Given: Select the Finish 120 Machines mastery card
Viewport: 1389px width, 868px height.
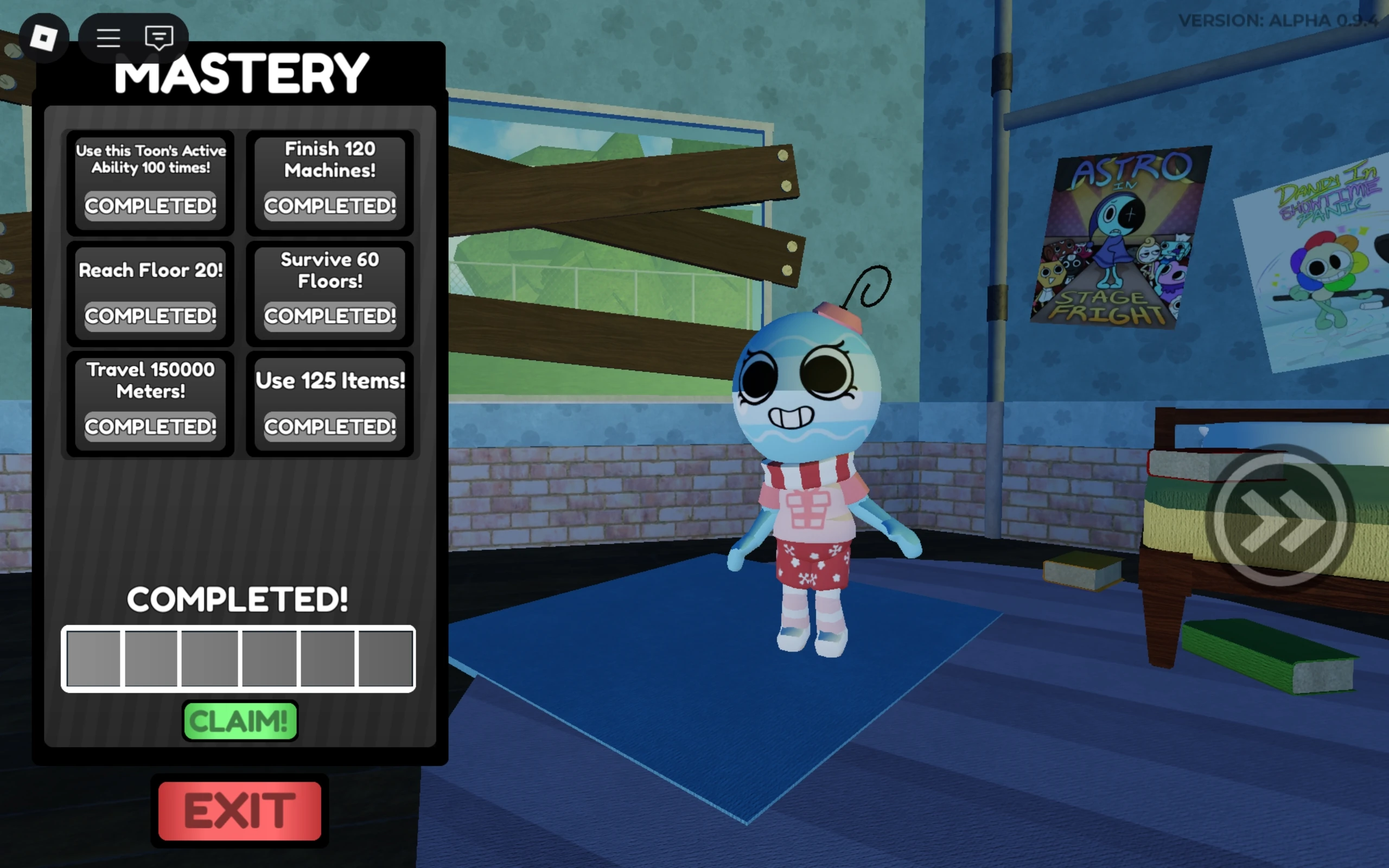Looking at the screenshot, I should tap(330, 184).
